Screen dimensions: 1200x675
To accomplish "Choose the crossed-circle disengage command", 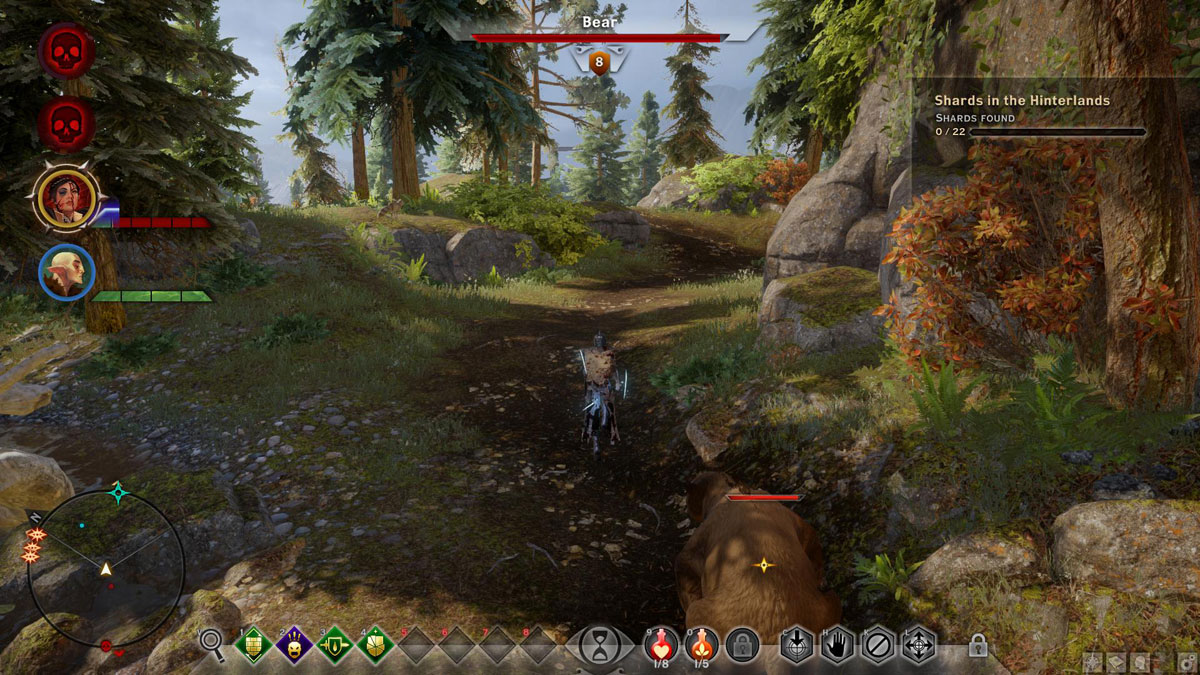I will tap(877, 644).
